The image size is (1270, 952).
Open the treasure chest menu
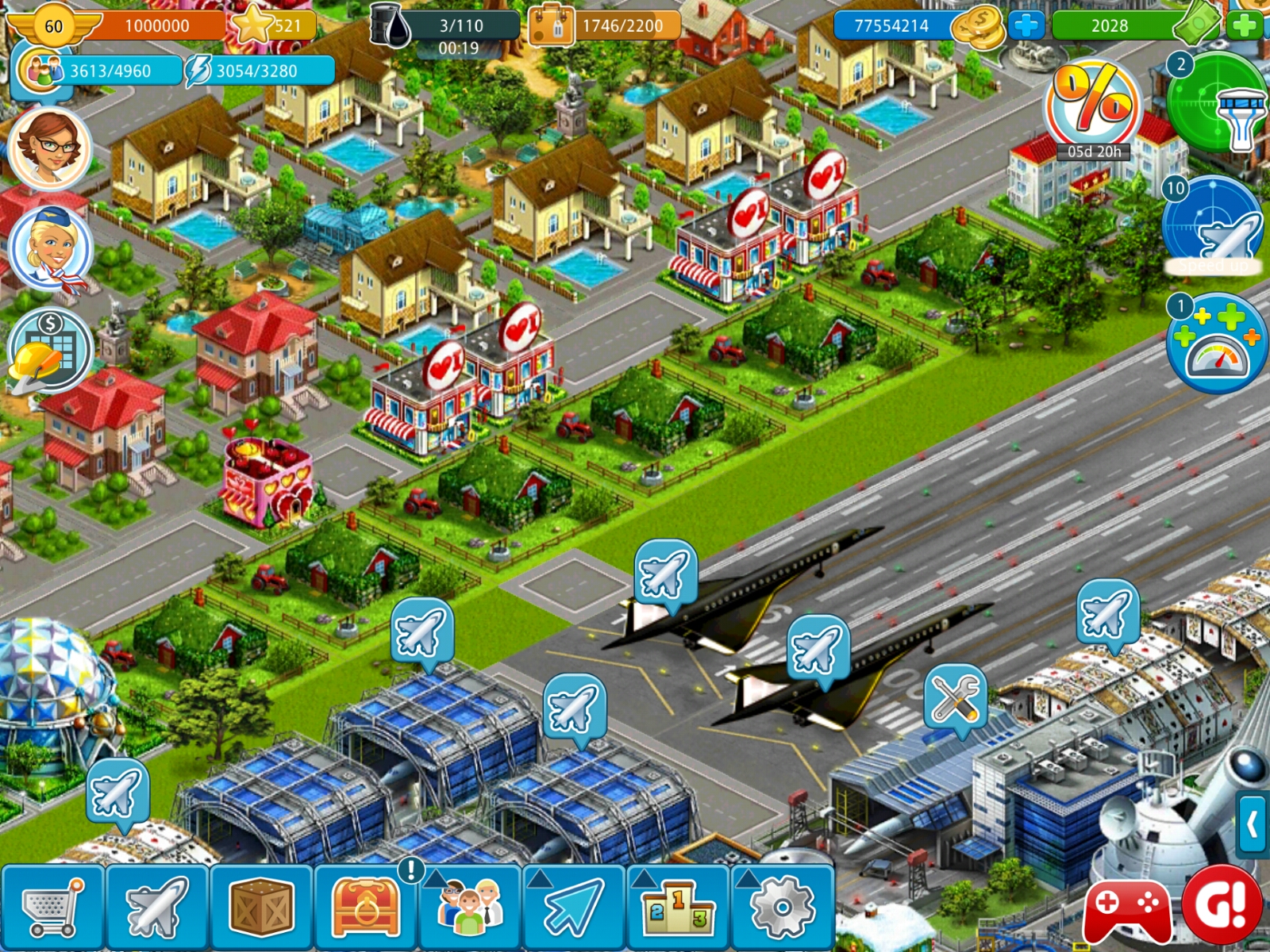coord(366,908)
